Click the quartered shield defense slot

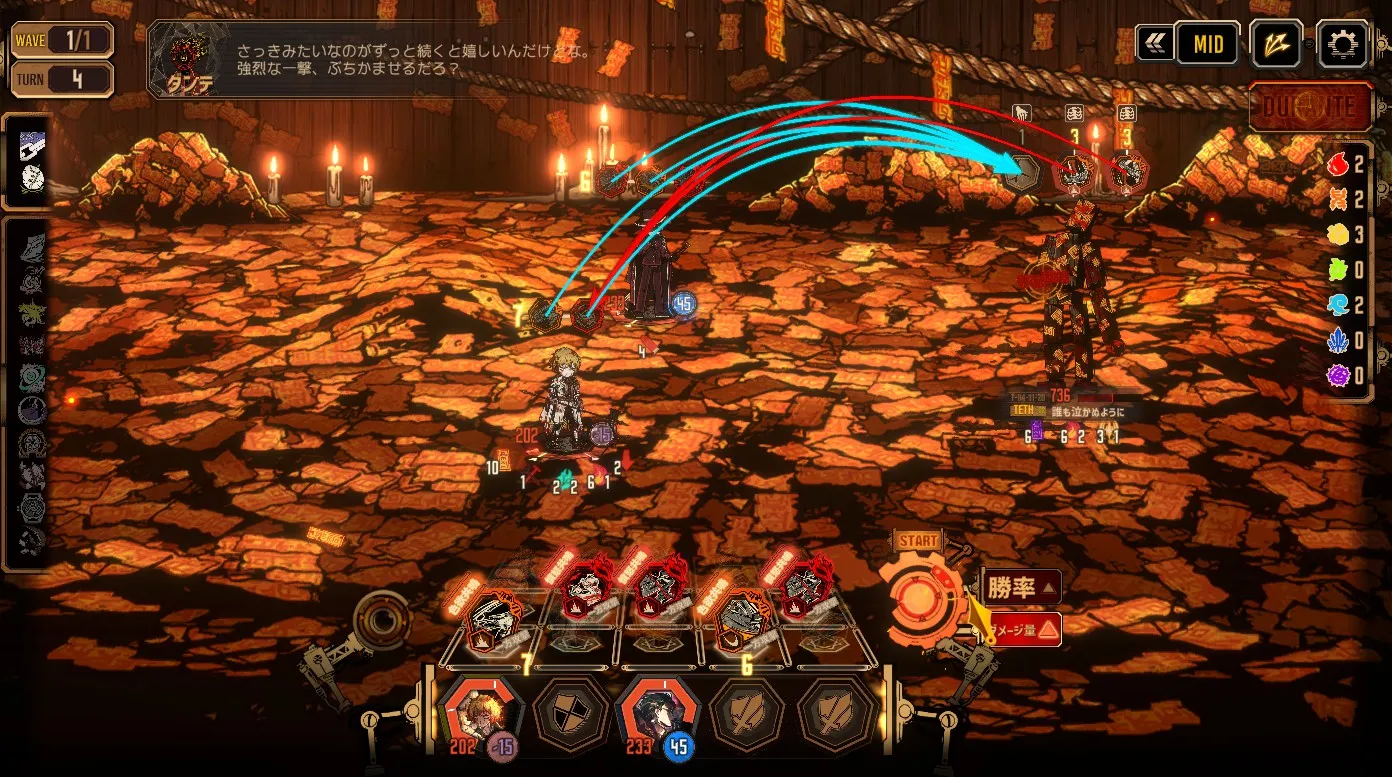570,714
